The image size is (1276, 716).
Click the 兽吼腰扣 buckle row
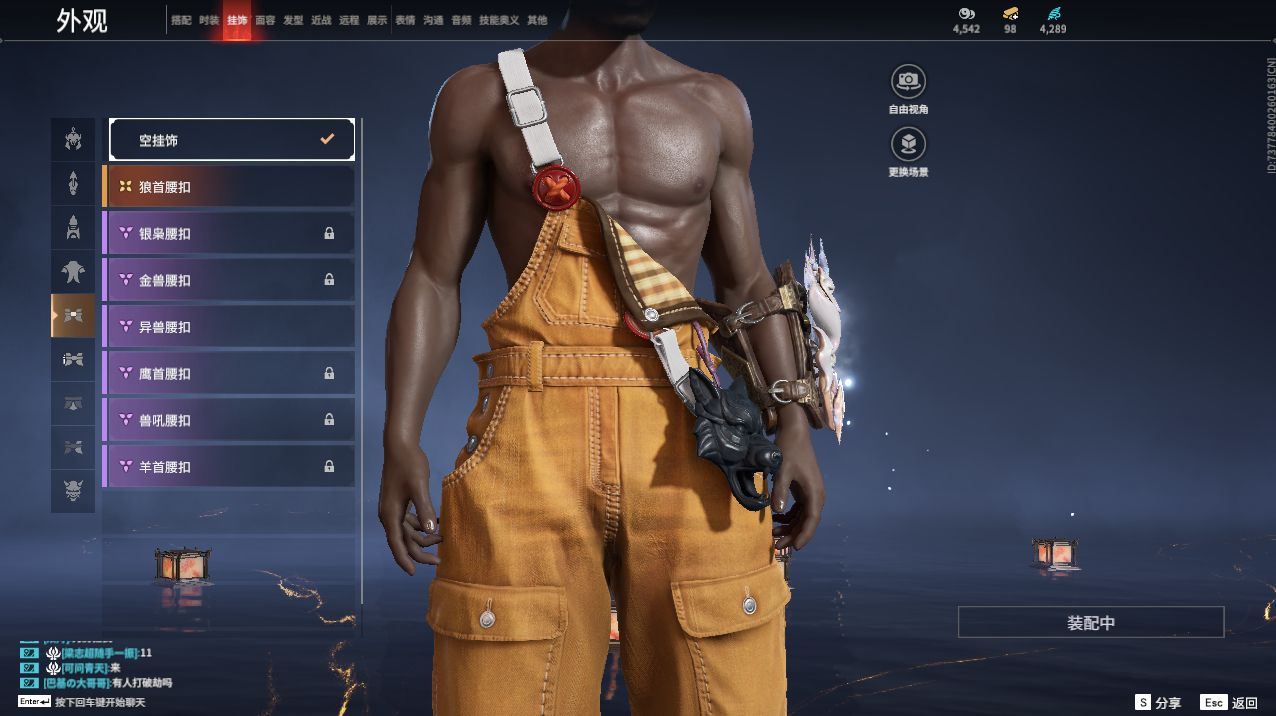pos(229,420)
